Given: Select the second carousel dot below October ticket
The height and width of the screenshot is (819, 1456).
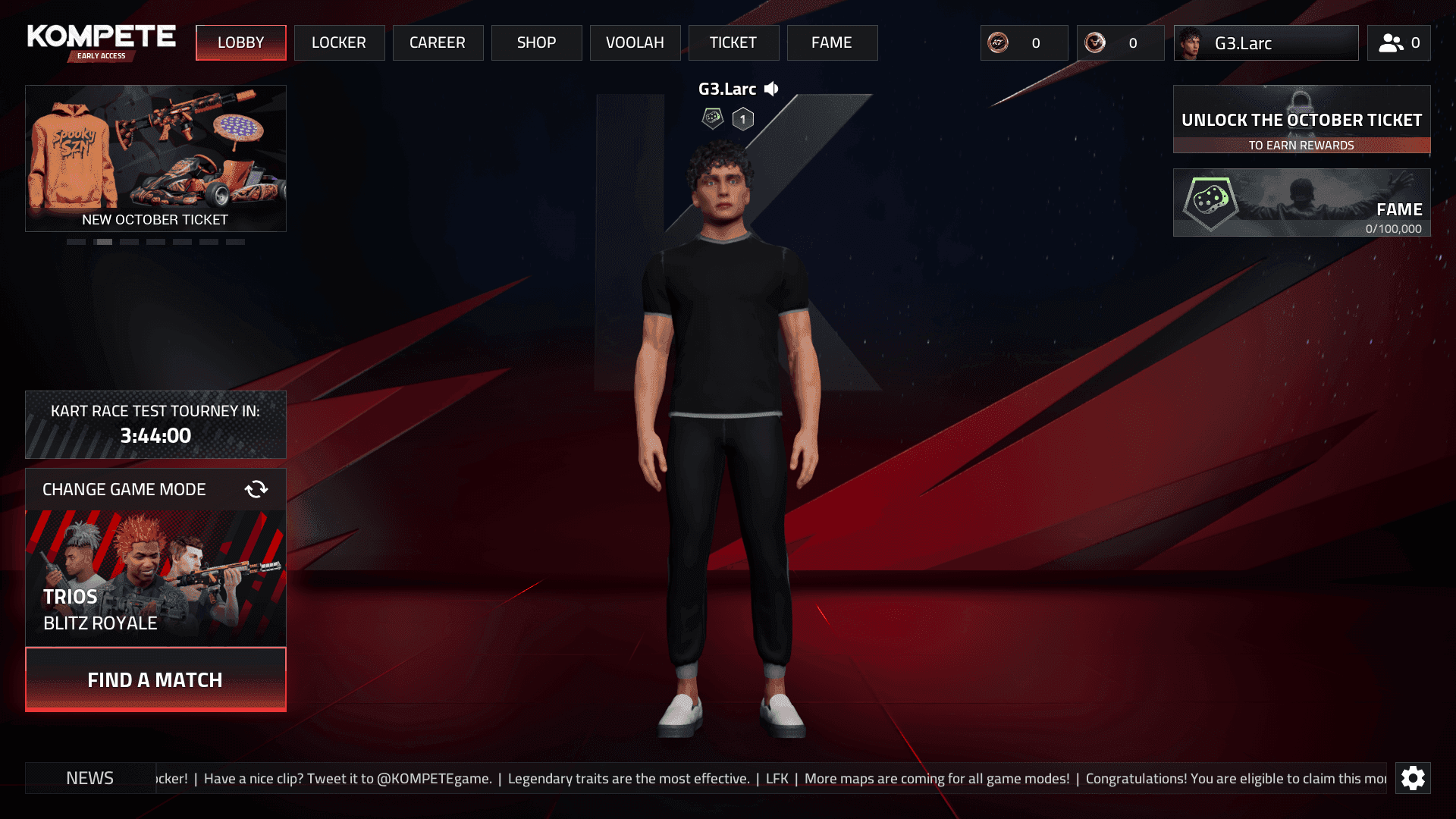Looking at the screenshot, I should click(103, 241).
